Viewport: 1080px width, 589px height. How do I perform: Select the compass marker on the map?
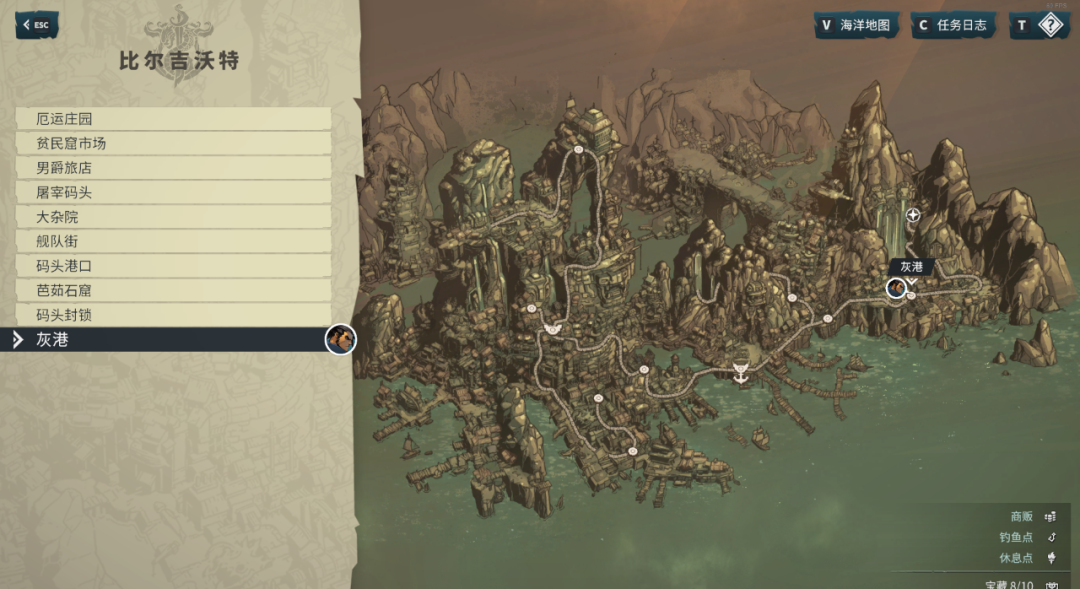913,215
